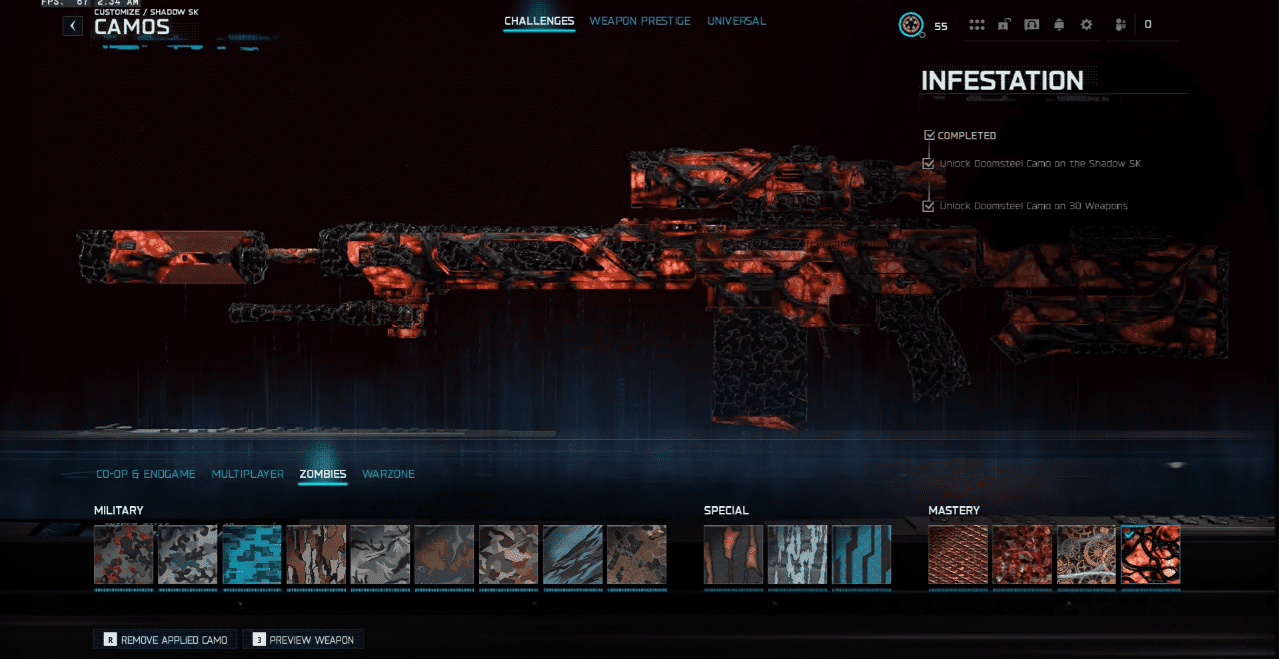Choose the gears and cogs Mastery camo
Viewport: 1279px width, 659px height.
coord(1086,555)
